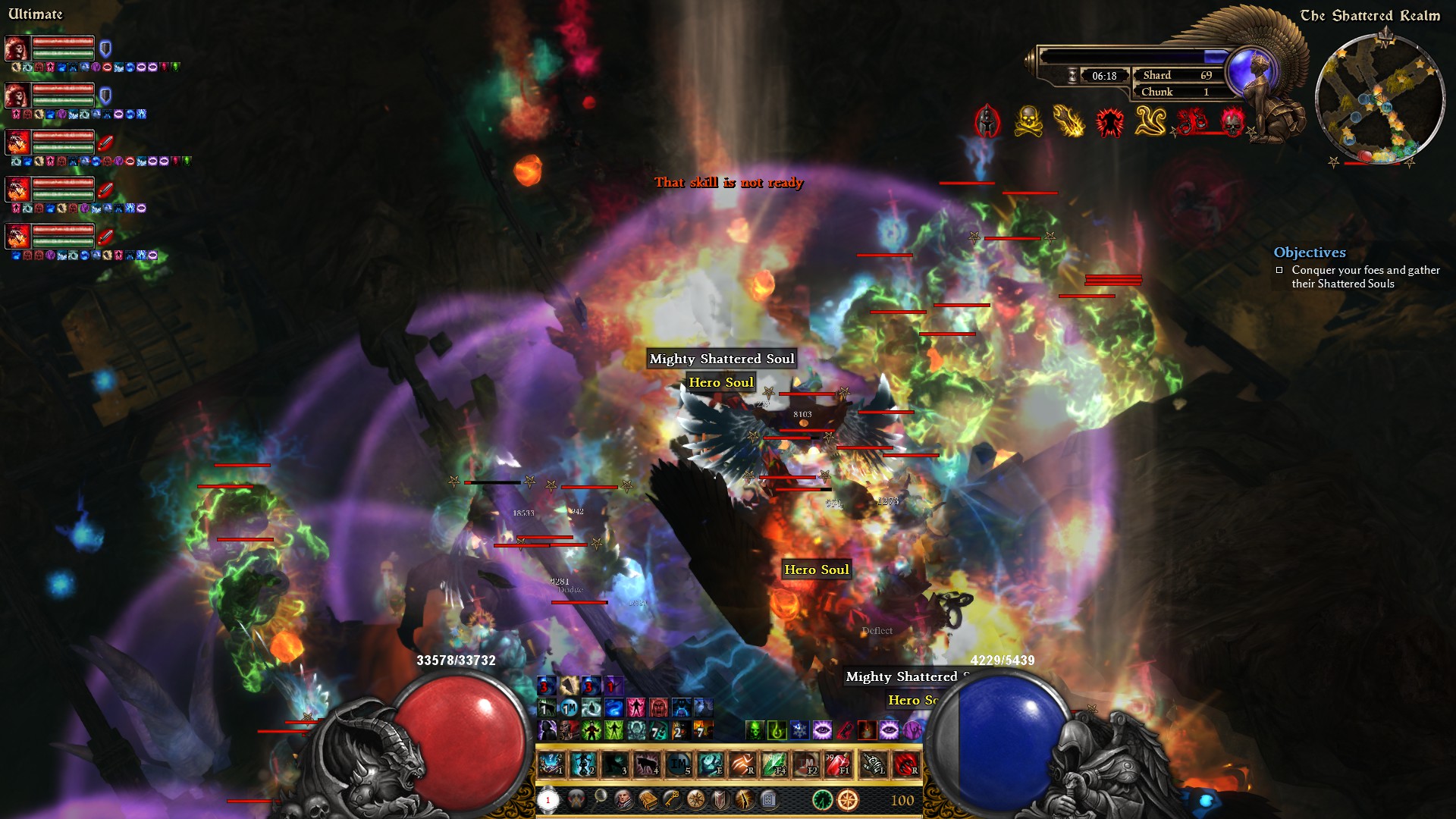This screenshot has height=819, width=1456.
Task: Open the shield faction button
Action: [720, 799]
